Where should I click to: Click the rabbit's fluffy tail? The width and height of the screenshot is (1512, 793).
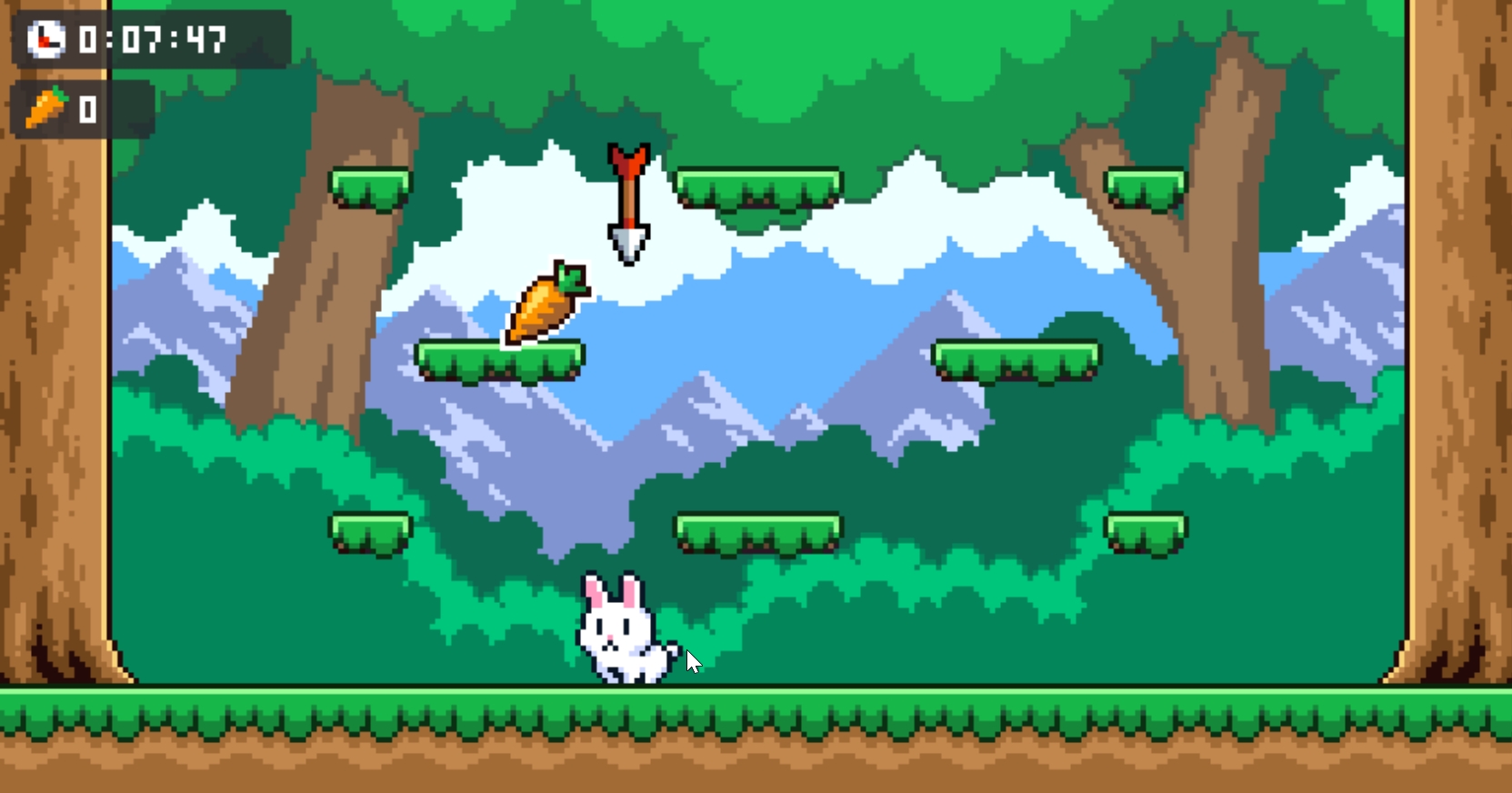(x=670, y=647)
